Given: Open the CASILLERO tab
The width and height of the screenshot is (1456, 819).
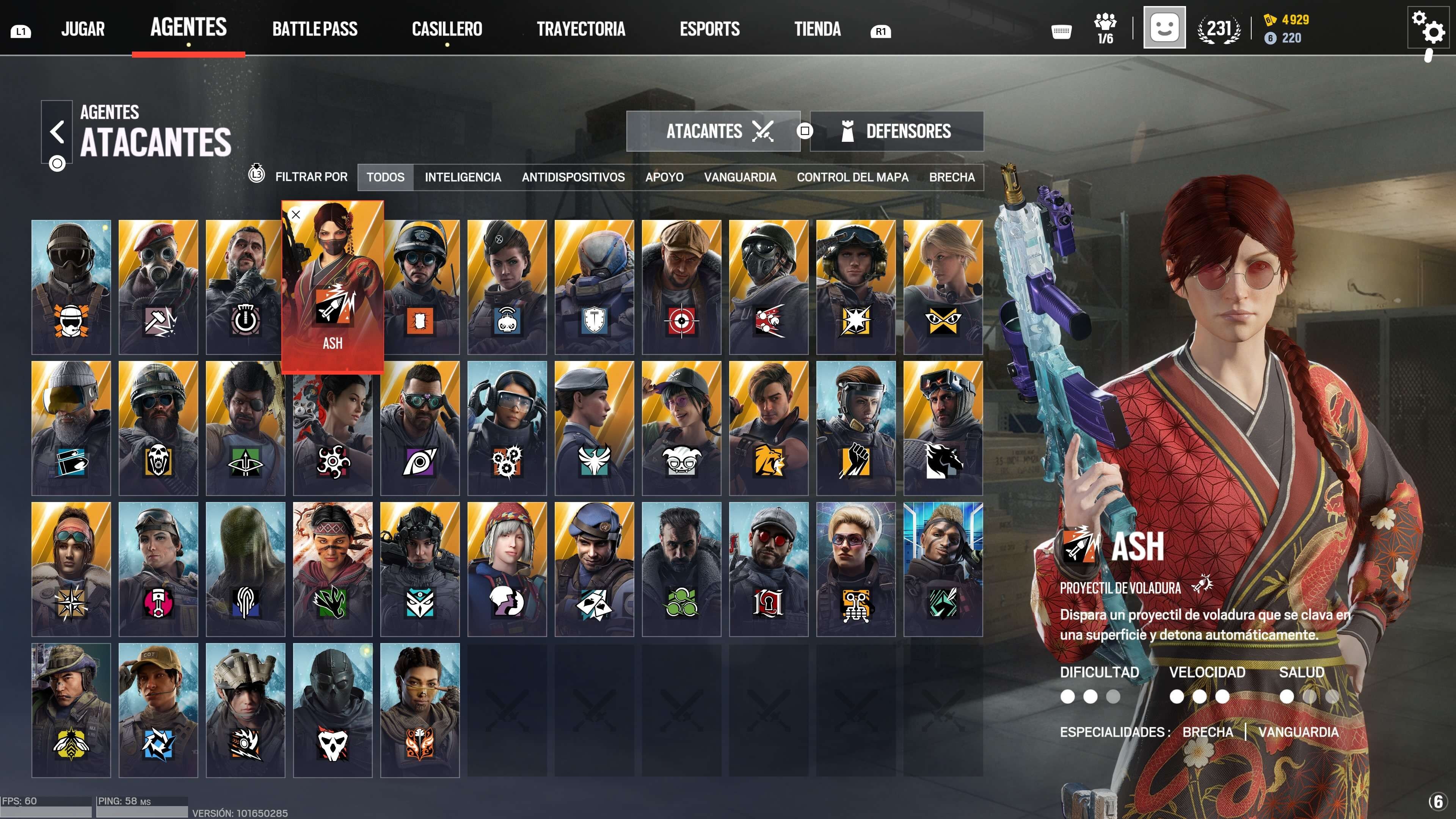Looking at the screenshot, I should (447, 29).
